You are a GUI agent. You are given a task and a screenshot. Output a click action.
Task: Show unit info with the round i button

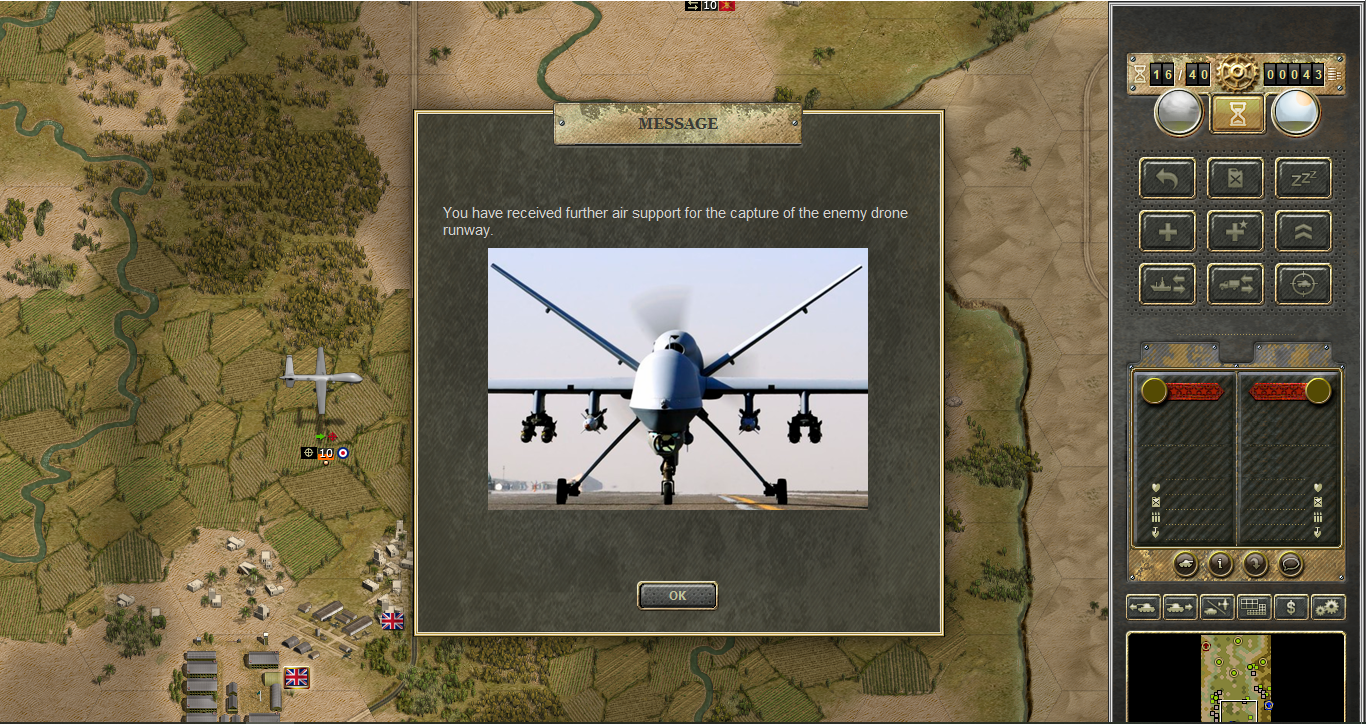pos(1220,564)
